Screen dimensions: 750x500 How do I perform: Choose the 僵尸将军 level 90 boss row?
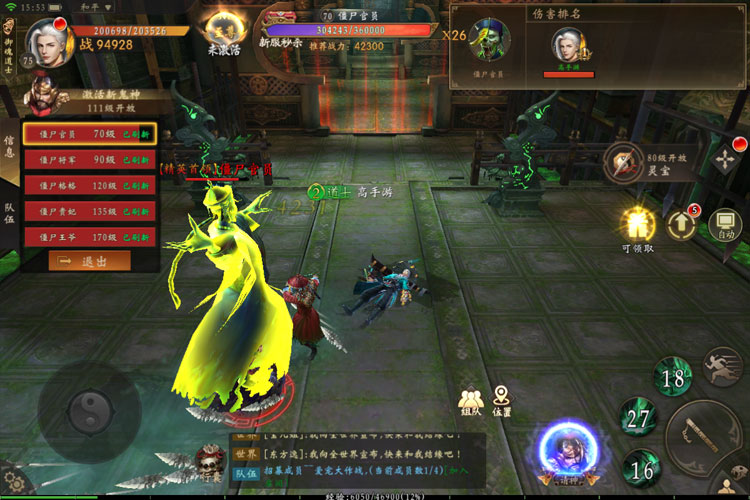click(x=89, y=160)
